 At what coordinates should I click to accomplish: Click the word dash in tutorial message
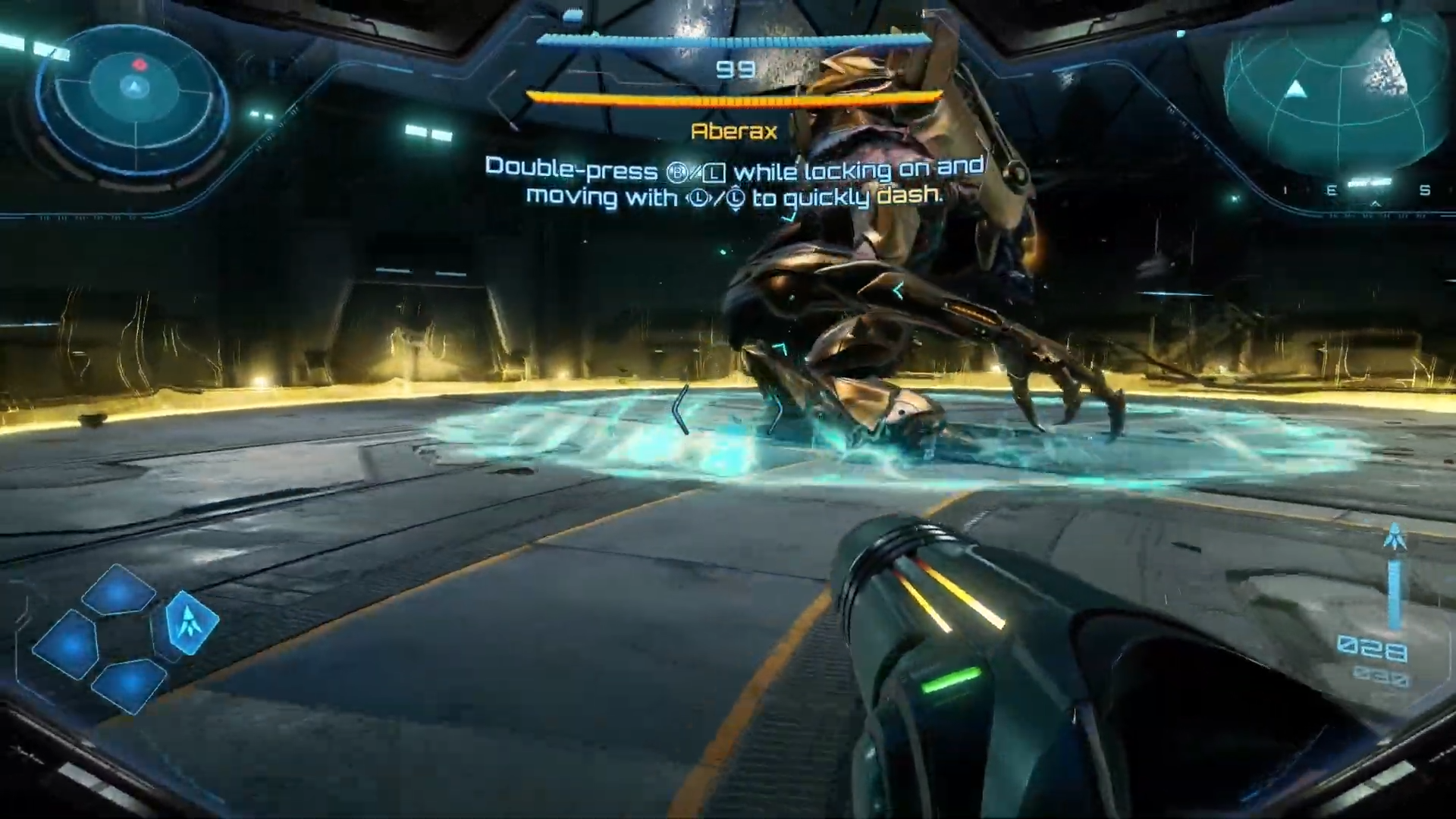pyautogui.click(x=901, y=197)
